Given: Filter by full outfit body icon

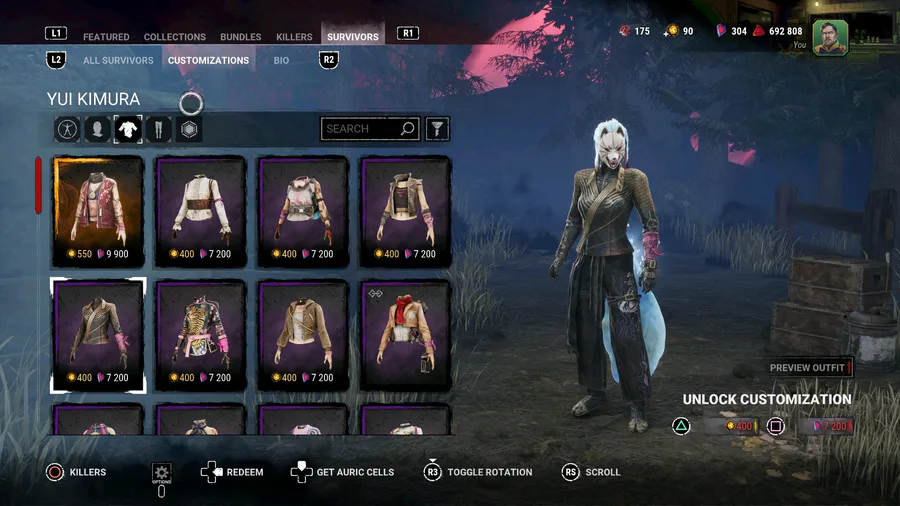Looking at the screenshot, I should [68, 129].
